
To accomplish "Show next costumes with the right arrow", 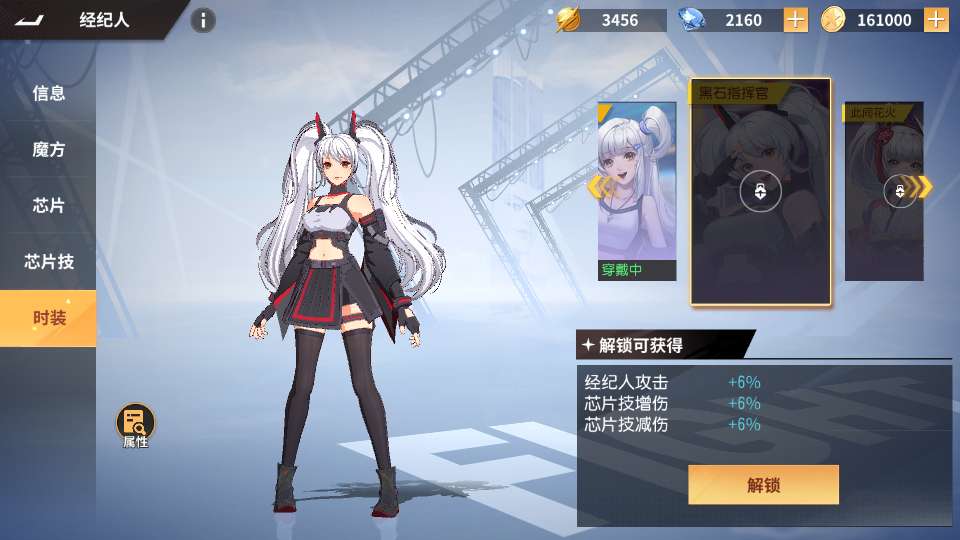I will point(924,187).
